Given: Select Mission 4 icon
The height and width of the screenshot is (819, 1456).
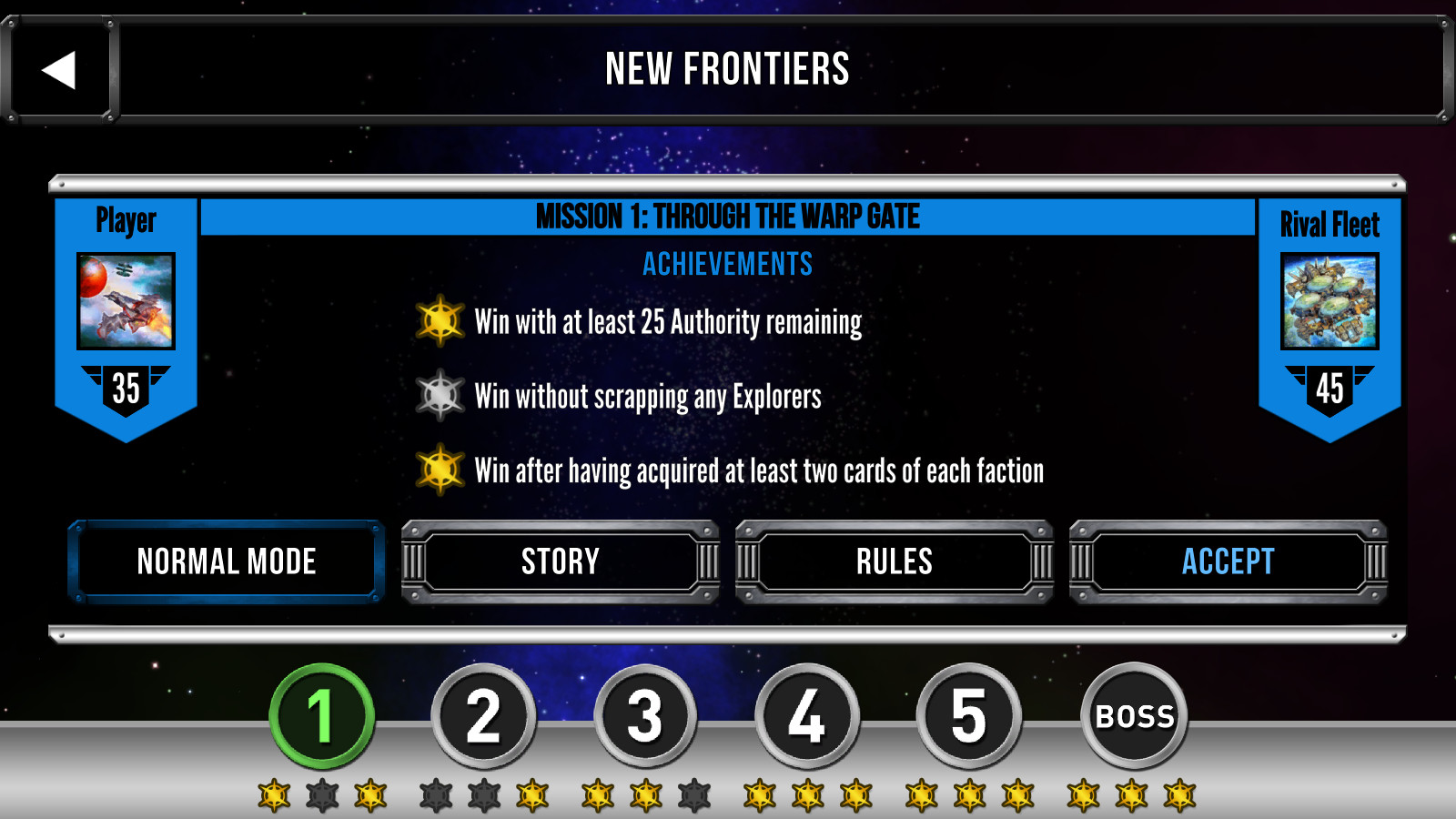Looking at the screenshot, I should (x=806, y=717).
